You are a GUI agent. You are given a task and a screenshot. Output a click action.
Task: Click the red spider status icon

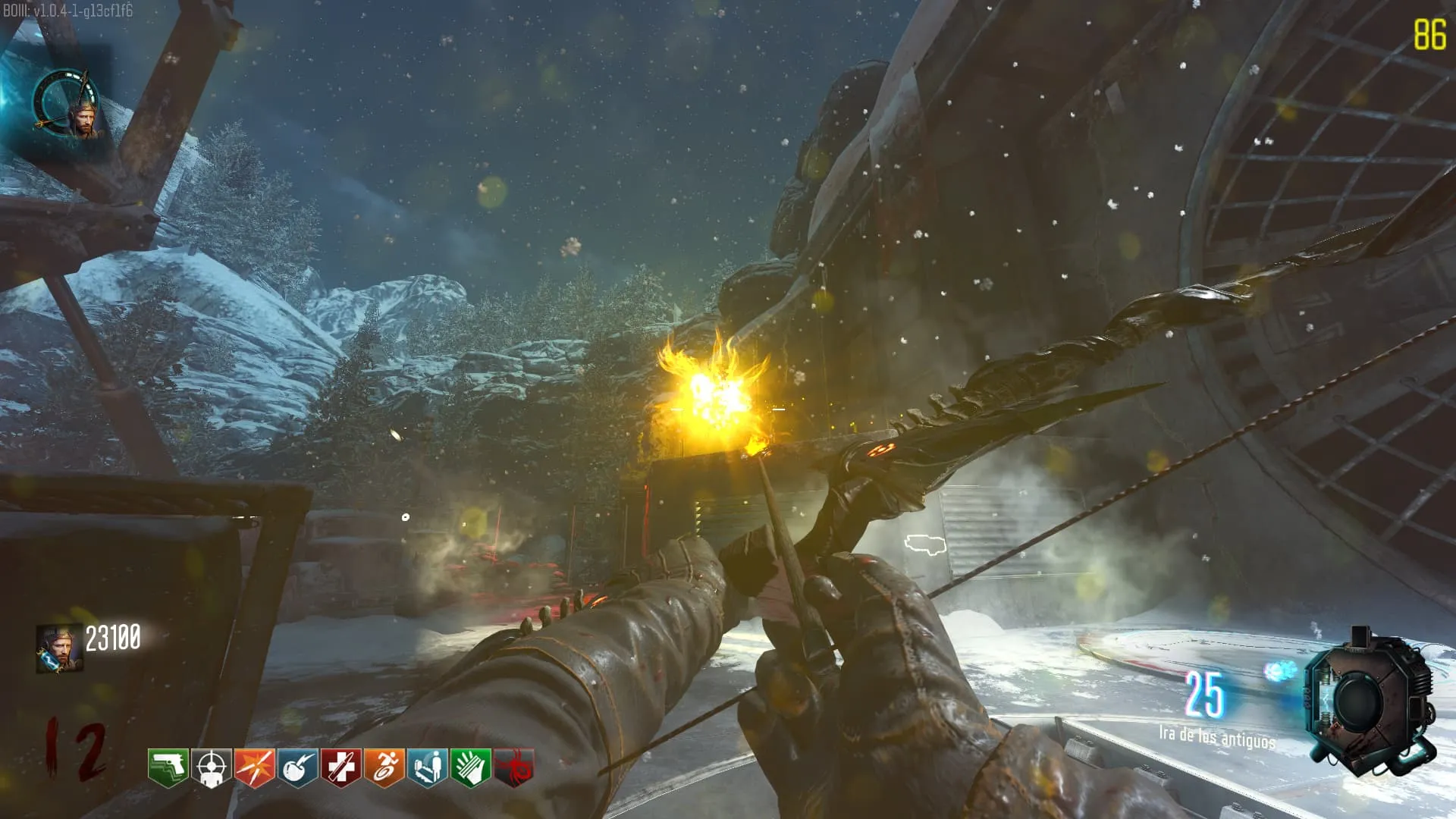coord(514,767)
